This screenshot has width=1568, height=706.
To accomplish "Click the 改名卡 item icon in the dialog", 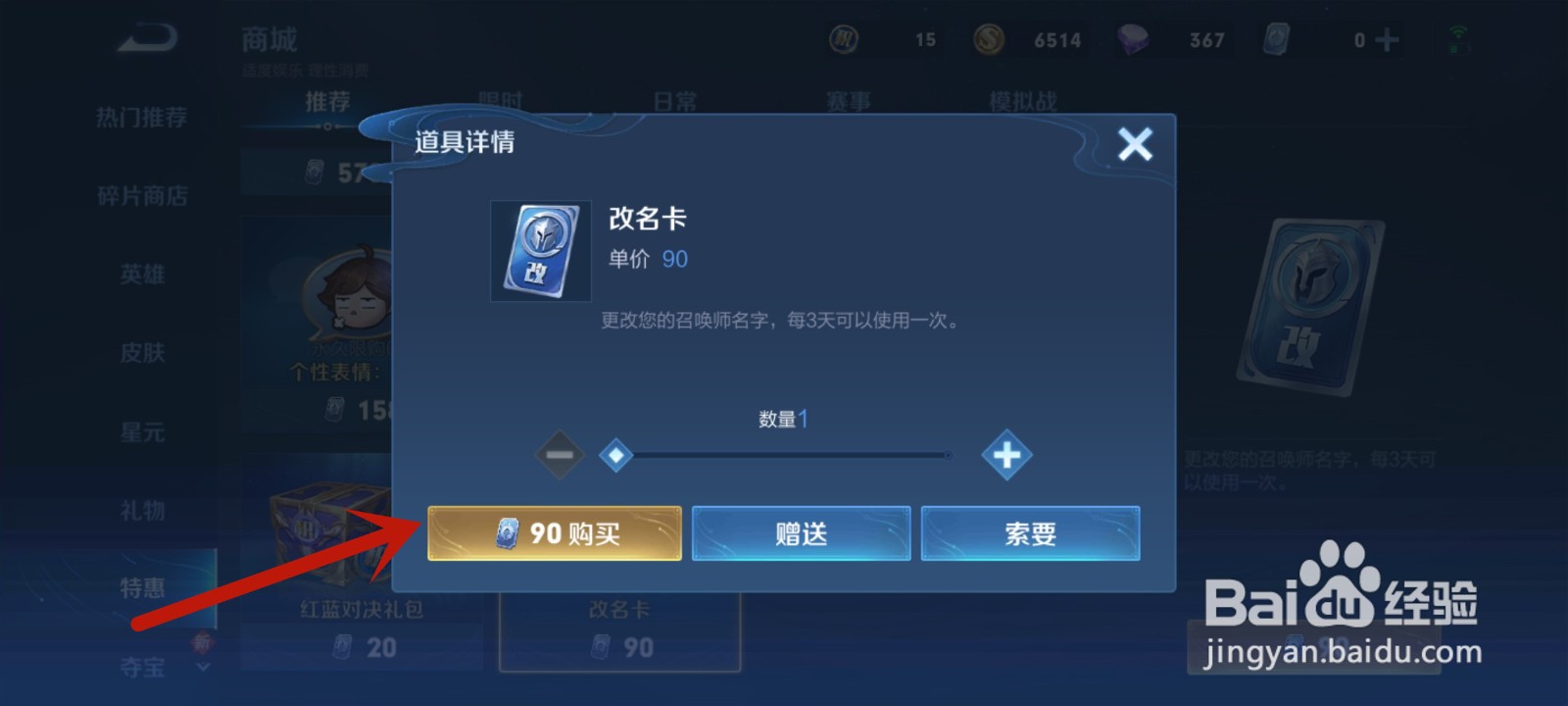I will tap(540, 251).
